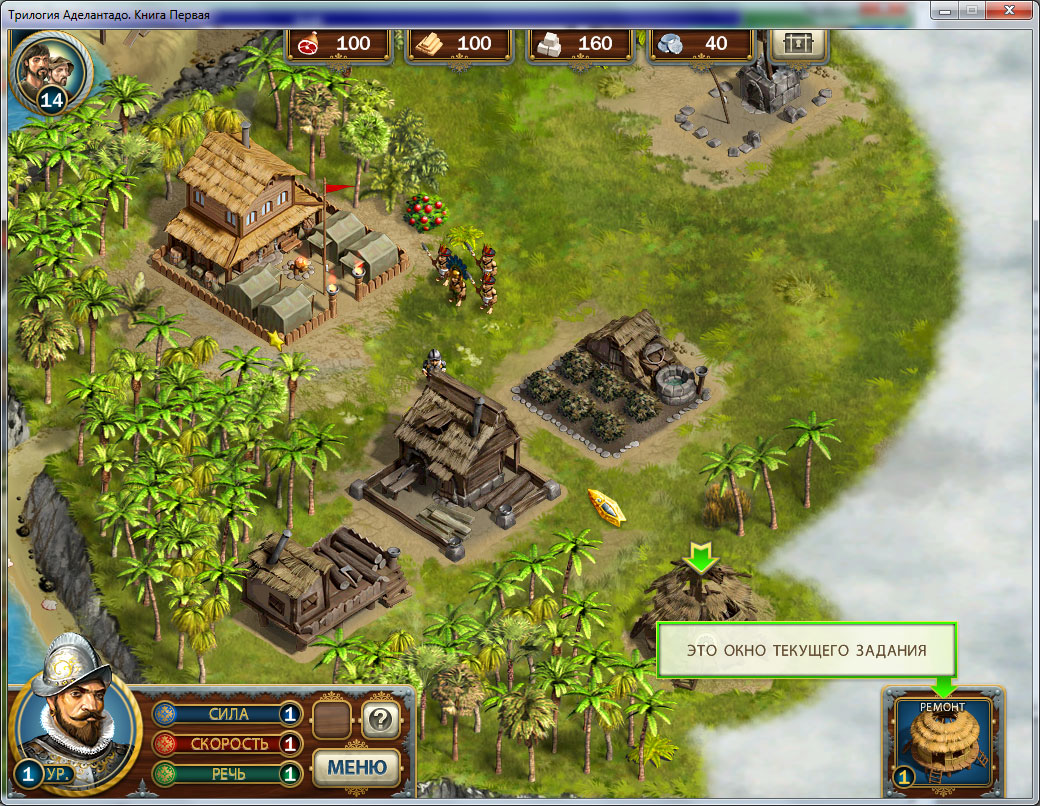Open the chest button beside the resources
The height and width of the screenshot is (806, 1040).
[x=797, y=43]
